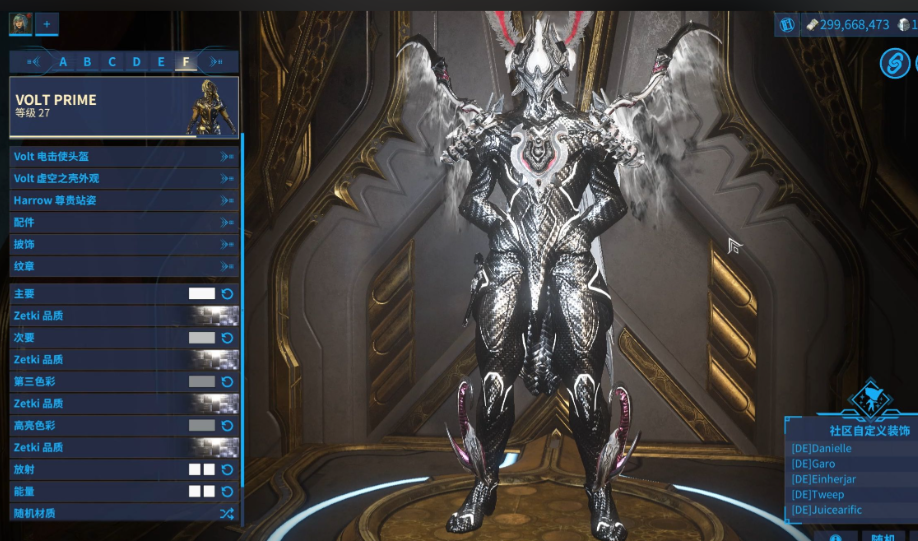Select [DE]Juicearific community customization
The height and width of the screenshot is (541, 918).
826,510
